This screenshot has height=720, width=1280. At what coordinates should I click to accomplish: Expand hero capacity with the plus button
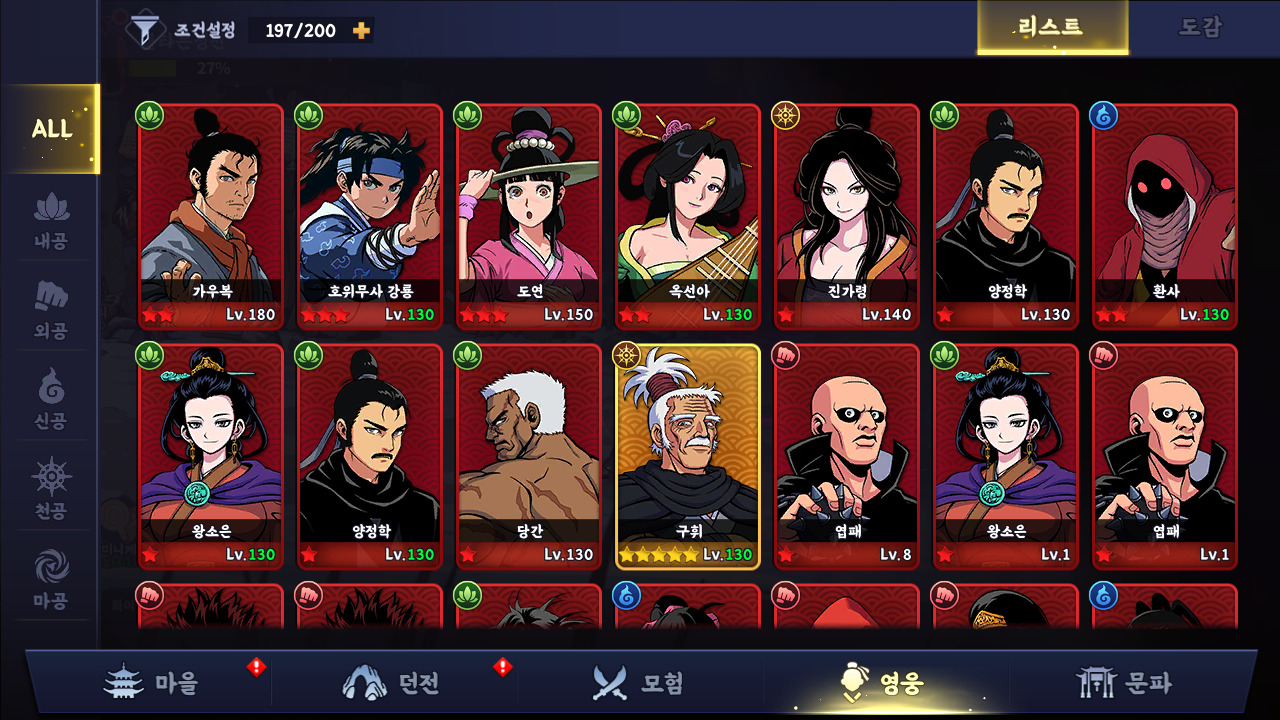[361, 31]
